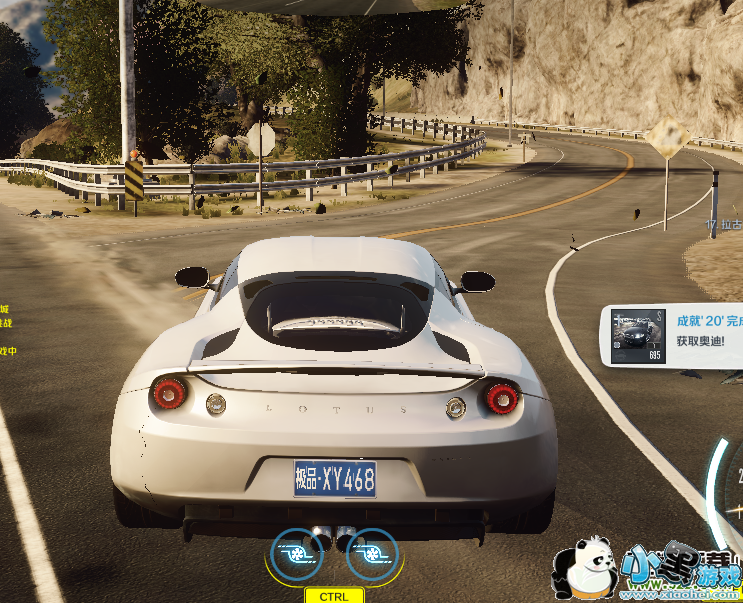
Task: Click the Audi car thumbnail in the notification
Action: pos(637,335)
